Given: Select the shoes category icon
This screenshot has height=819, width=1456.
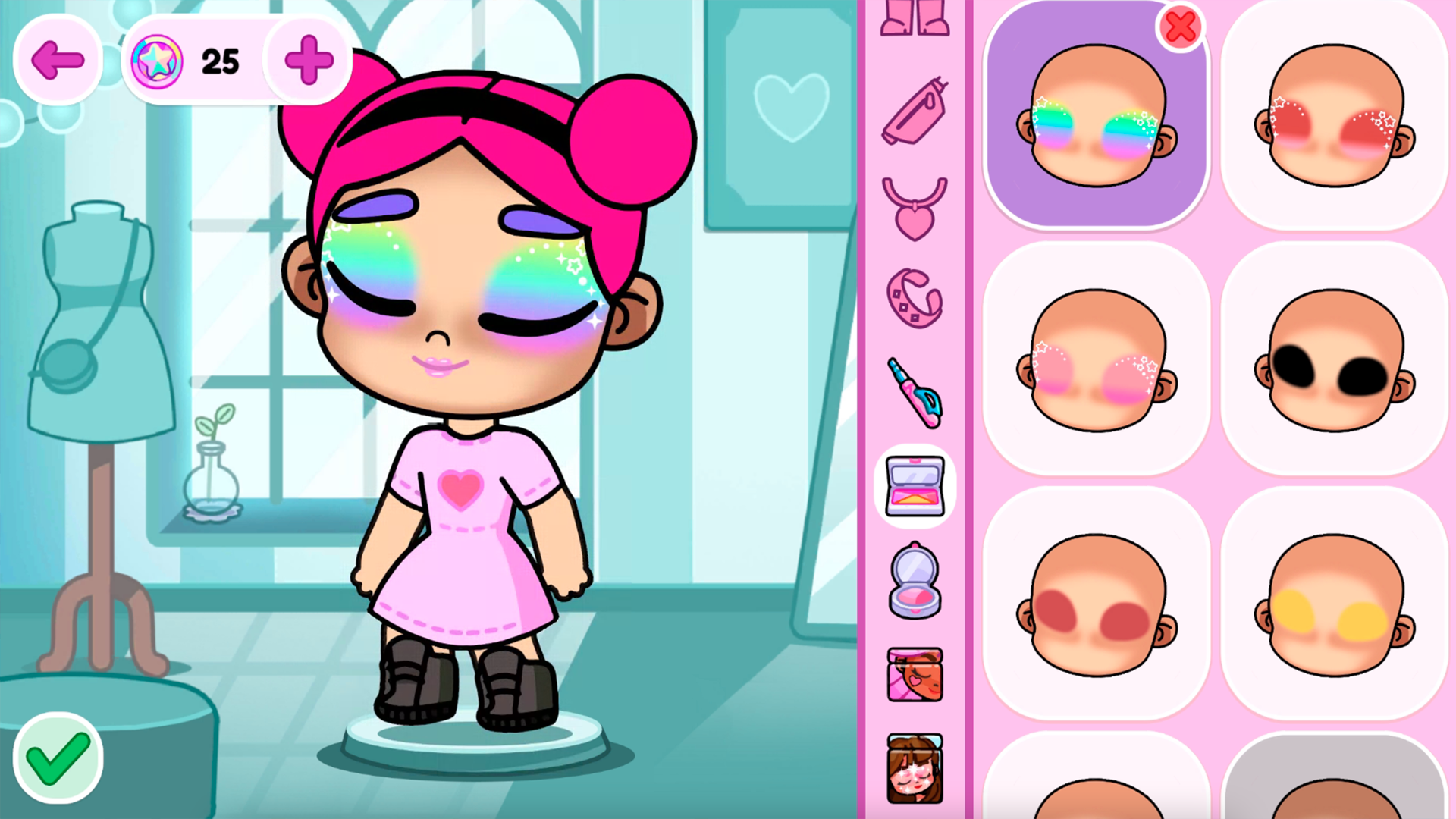Looking at the screenshot, I should (913, 19).
